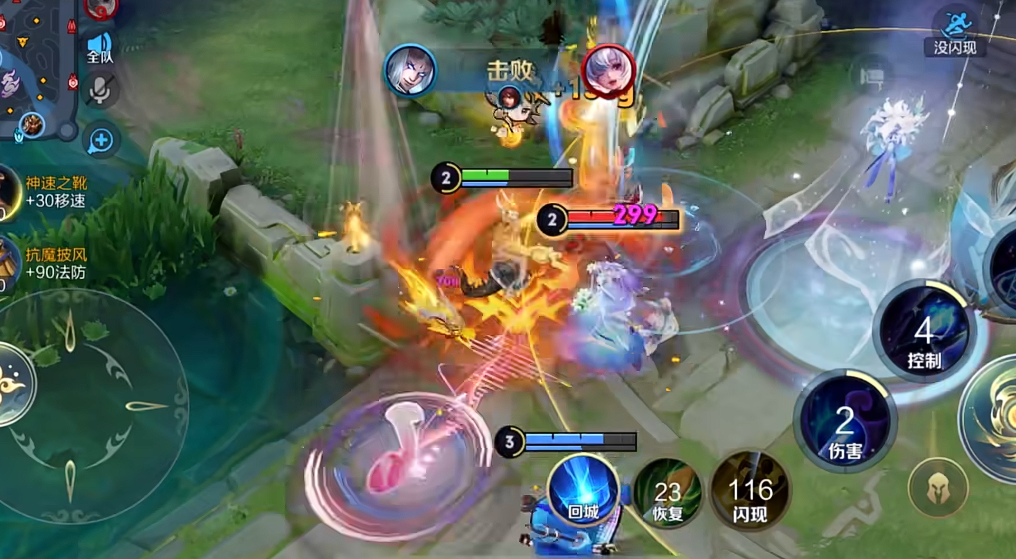Send the 没闪现 quick message
Image resolution: width=1016 pixels, height=559 pixels.
point(957,30)
